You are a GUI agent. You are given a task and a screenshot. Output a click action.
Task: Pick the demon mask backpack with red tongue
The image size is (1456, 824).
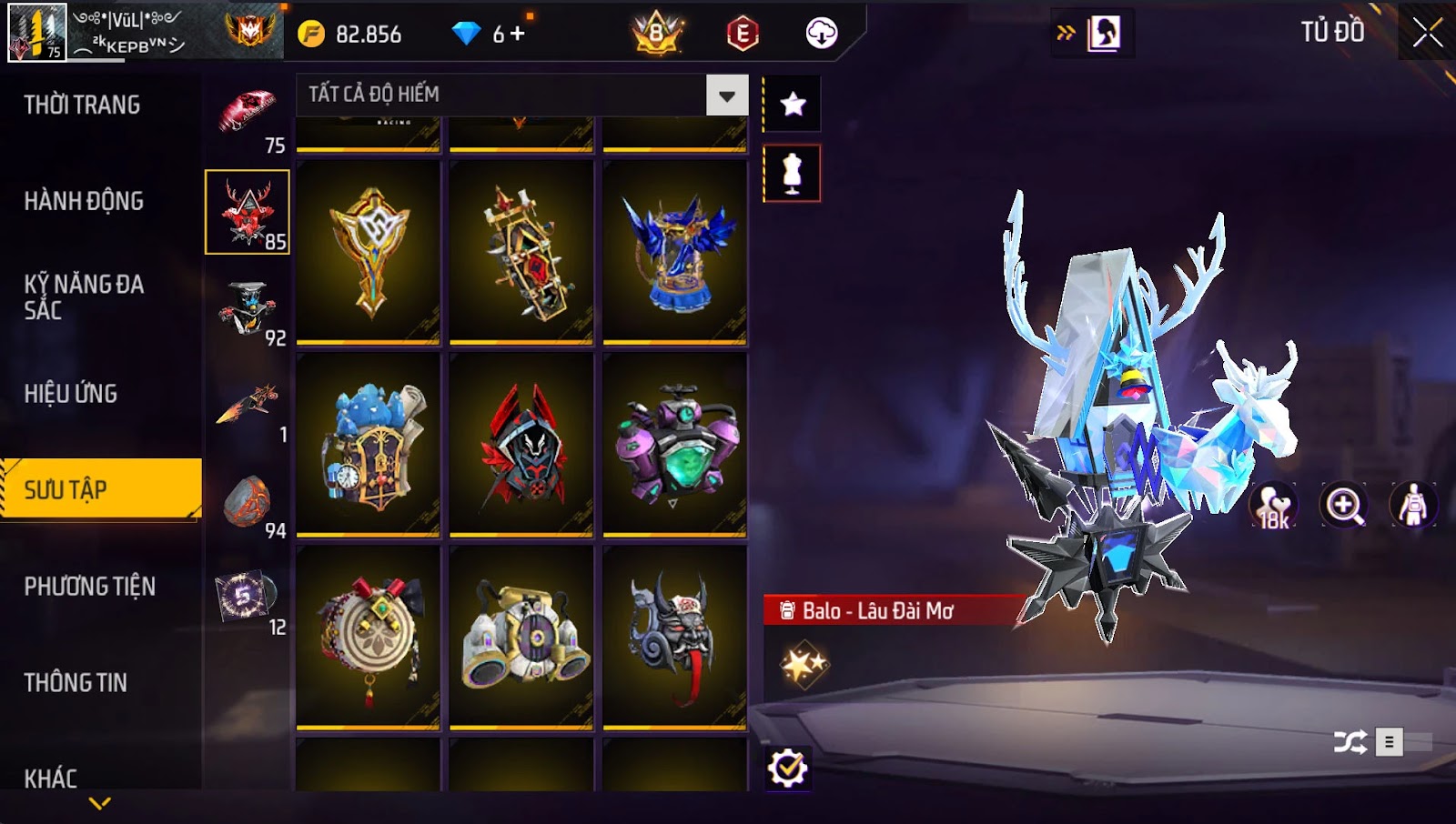[x=675, y=638]
